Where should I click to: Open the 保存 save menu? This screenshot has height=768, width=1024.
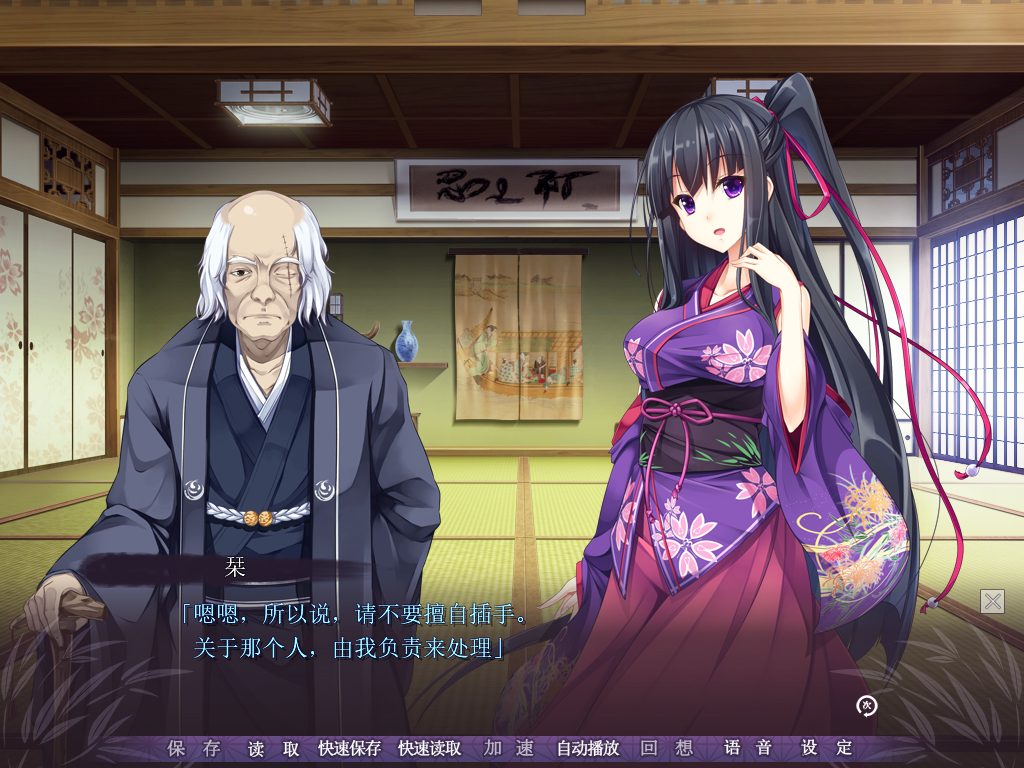[194, 748]
